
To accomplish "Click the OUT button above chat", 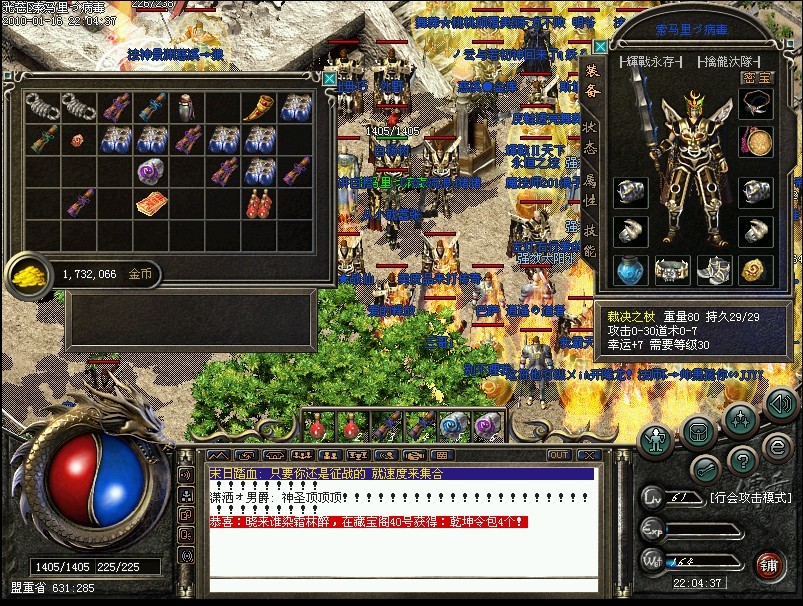I will pyautogui.click(x=558, y=455).
